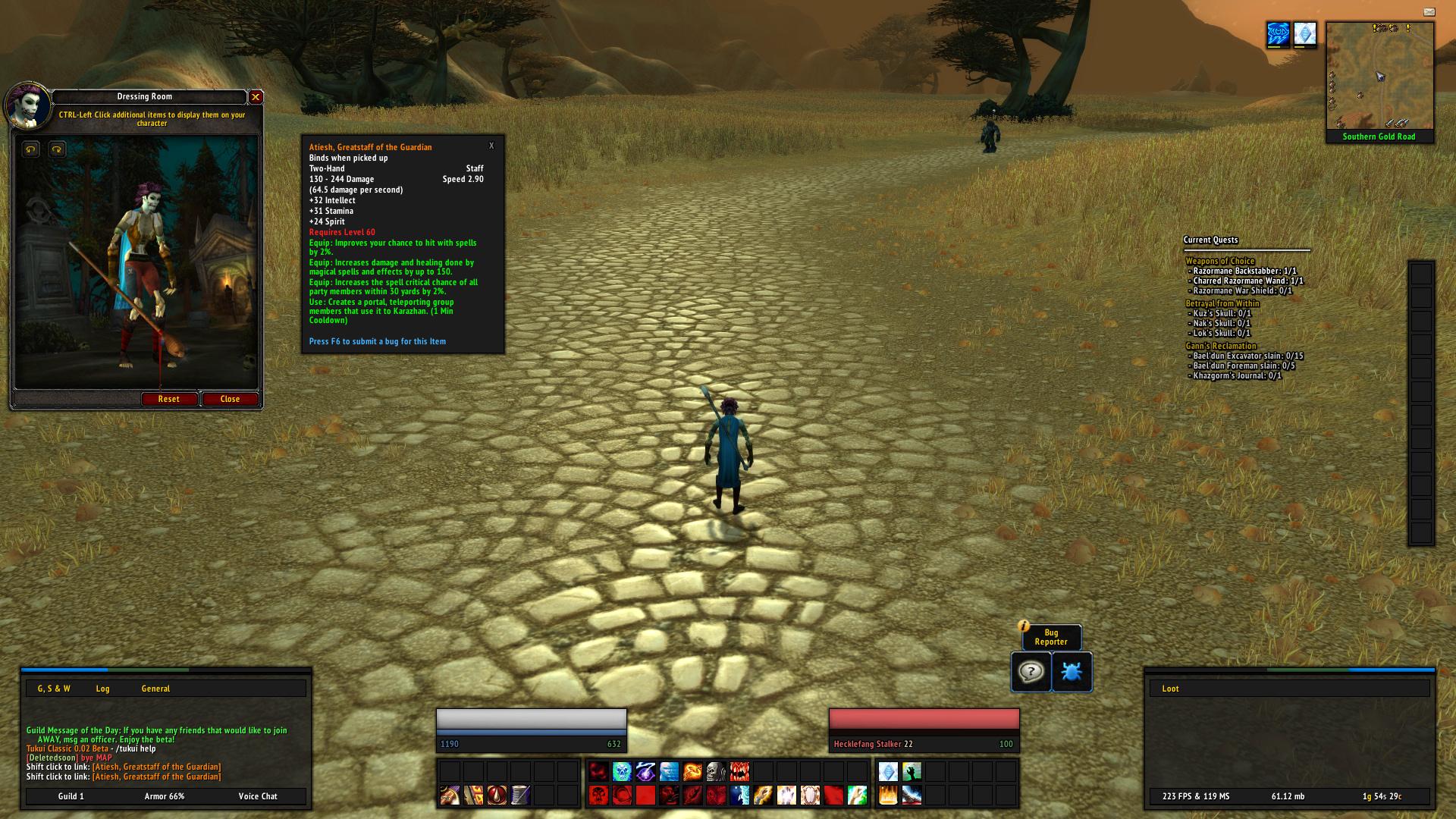Screen dimensions: 1456x819
Task: Open the help question mark button
Action: tap(1031, 672)
